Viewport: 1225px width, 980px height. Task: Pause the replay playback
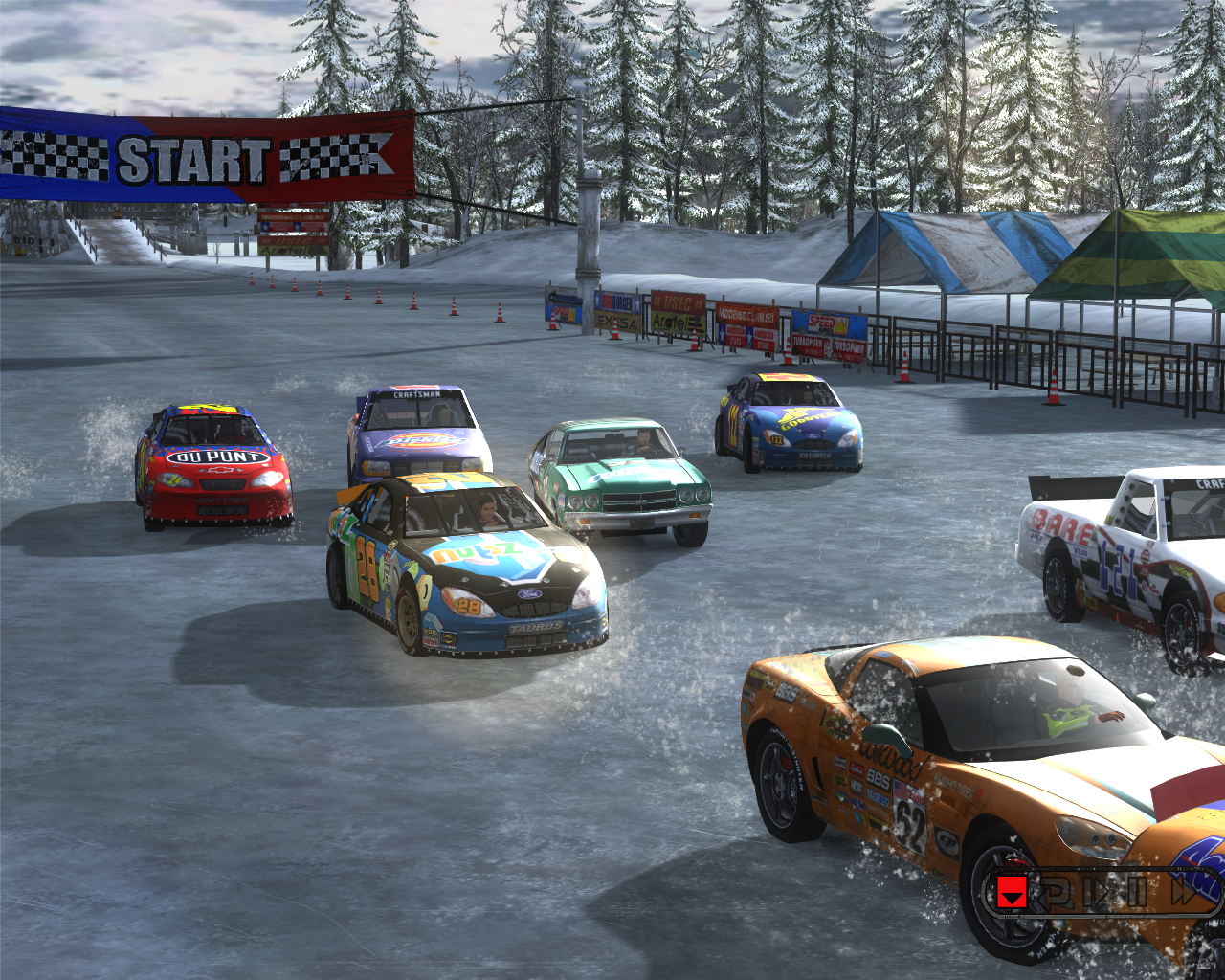1136,892
